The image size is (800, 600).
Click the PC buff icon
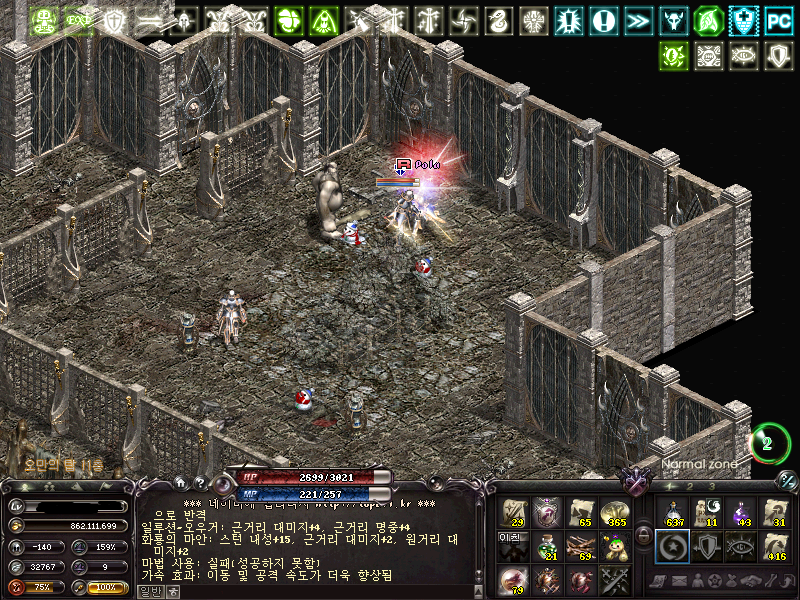point(779,20)
